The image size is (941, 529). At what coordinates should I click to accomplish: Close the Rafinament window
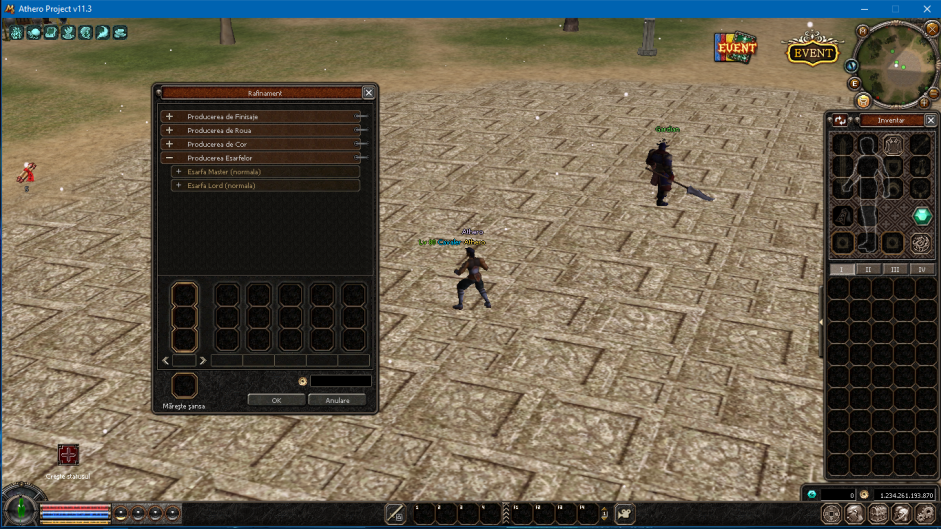pos(368,93)
